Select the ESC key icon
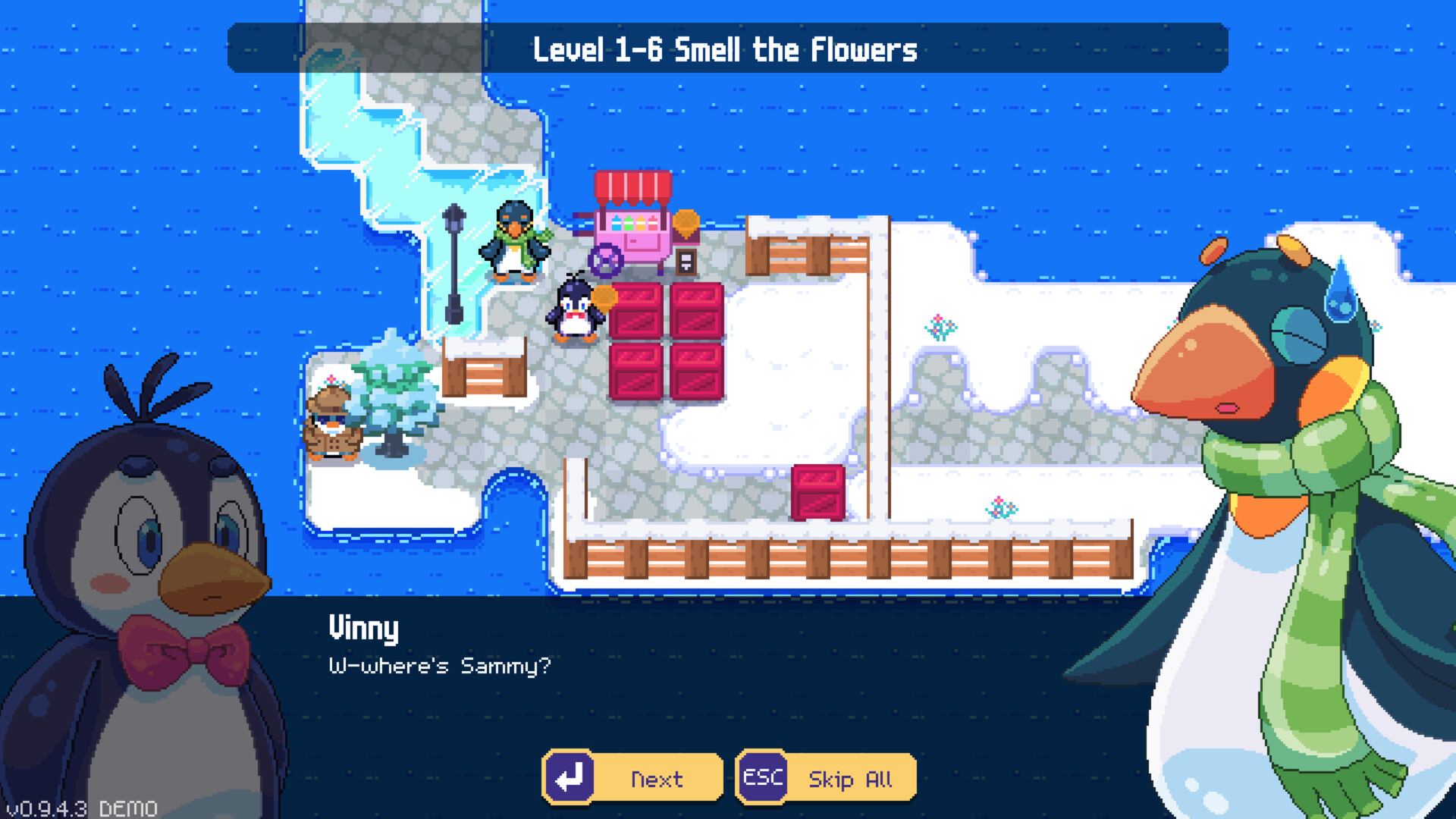Viewport: 1456px width, 819px height. coord(762,777)
